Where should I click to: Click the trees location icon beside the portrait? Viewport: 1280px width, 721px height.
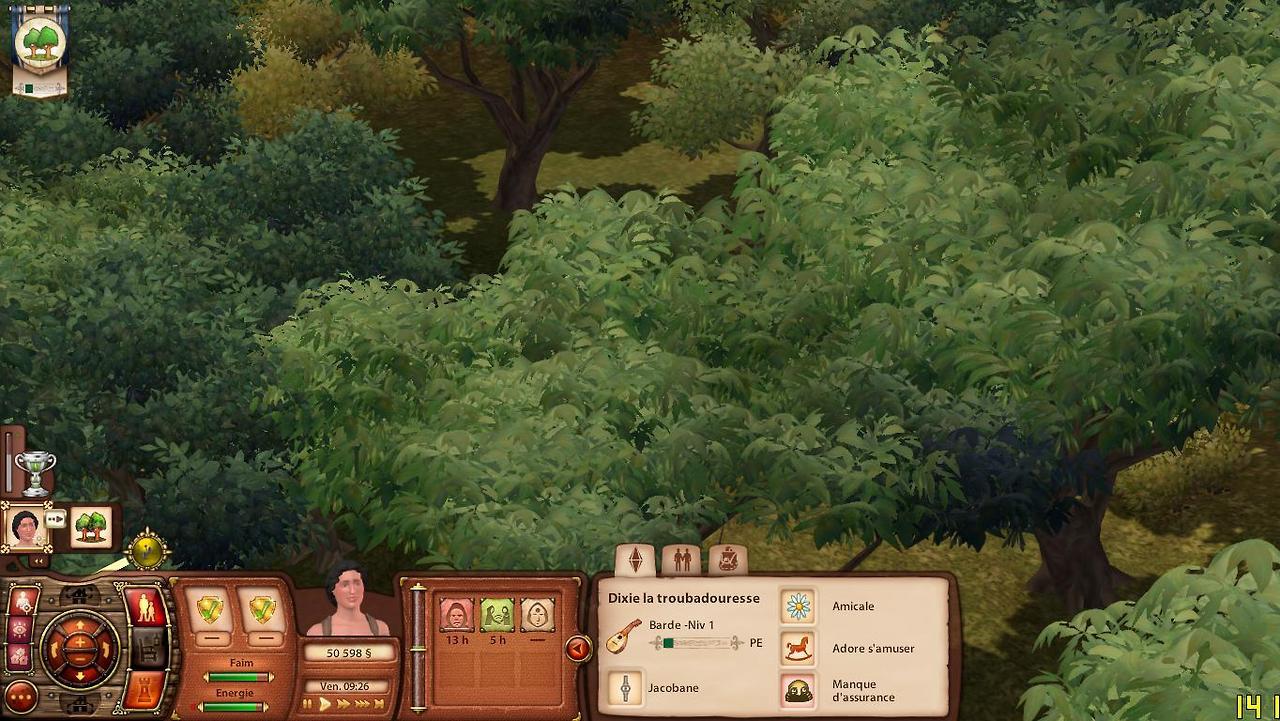(91, 527)
